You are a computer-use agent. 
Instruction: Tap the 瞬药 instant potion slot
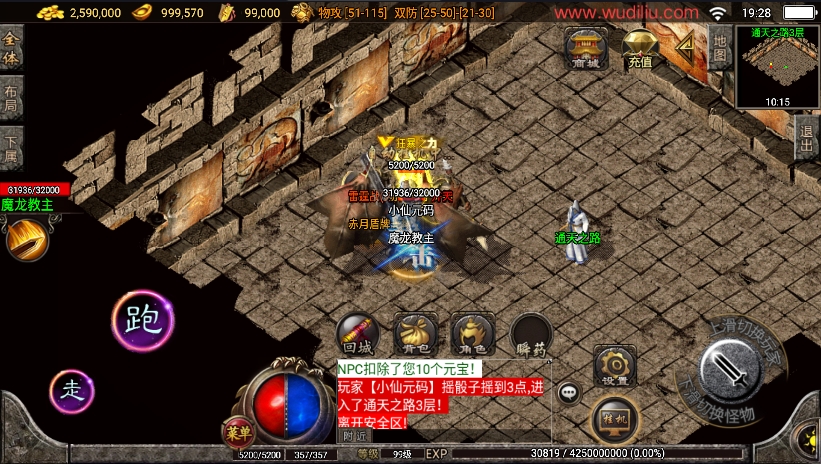(x=531, y=336)
